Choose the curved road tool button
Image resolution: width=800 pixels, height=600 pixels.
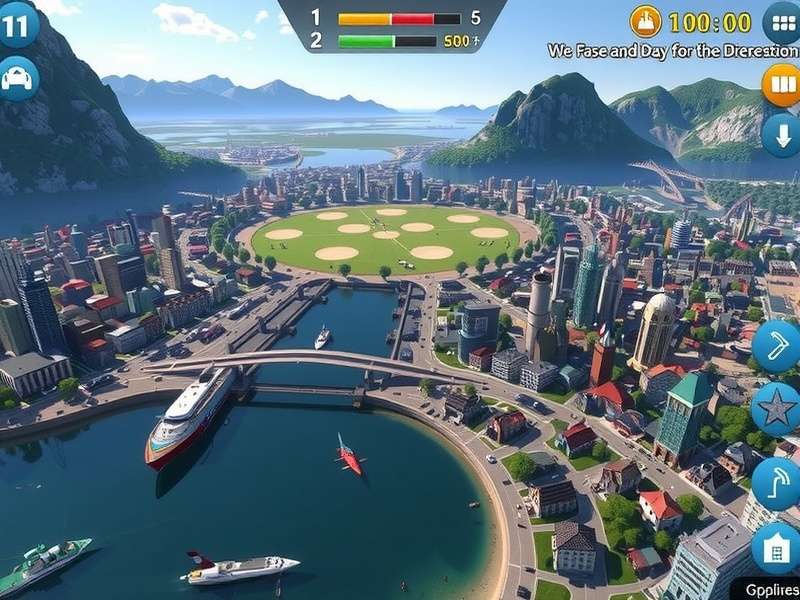pos(778,483)
